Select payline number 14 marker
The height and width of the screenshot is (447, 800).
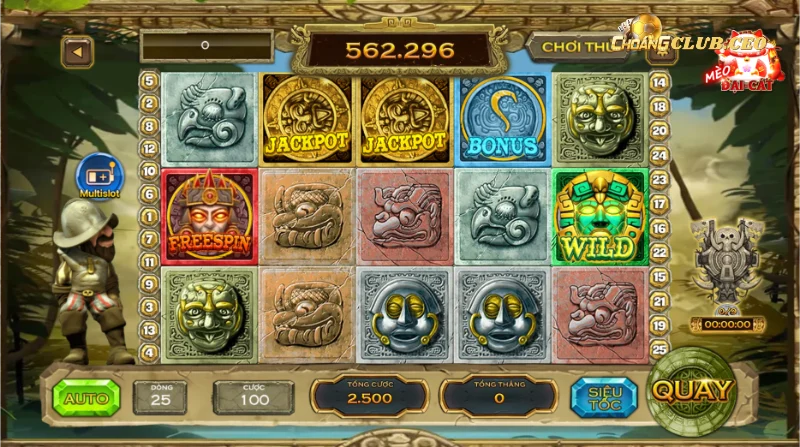click(660, 81)
